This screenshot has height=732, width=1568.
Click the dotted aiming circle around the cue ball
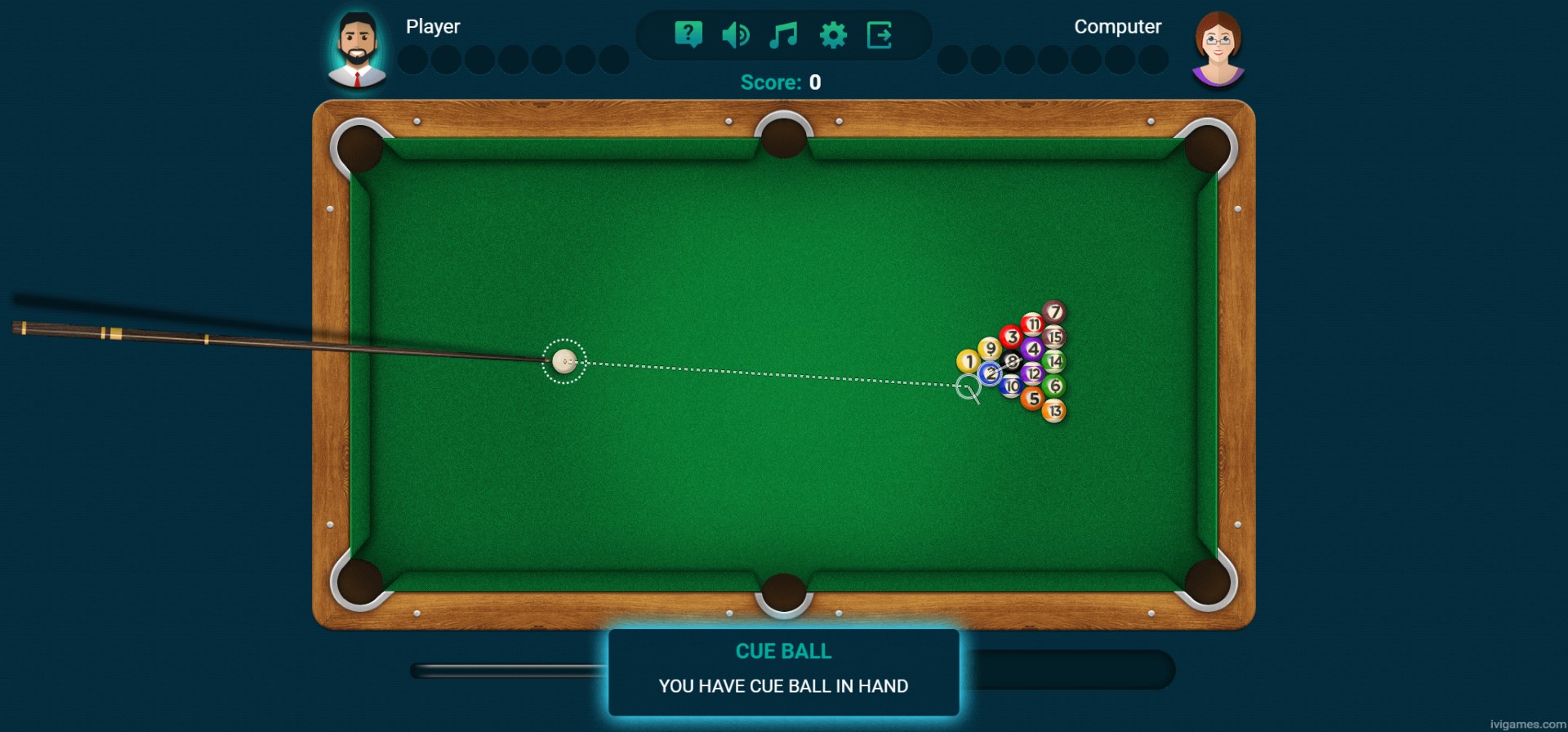pyautogui.click(x=563, y=362)
